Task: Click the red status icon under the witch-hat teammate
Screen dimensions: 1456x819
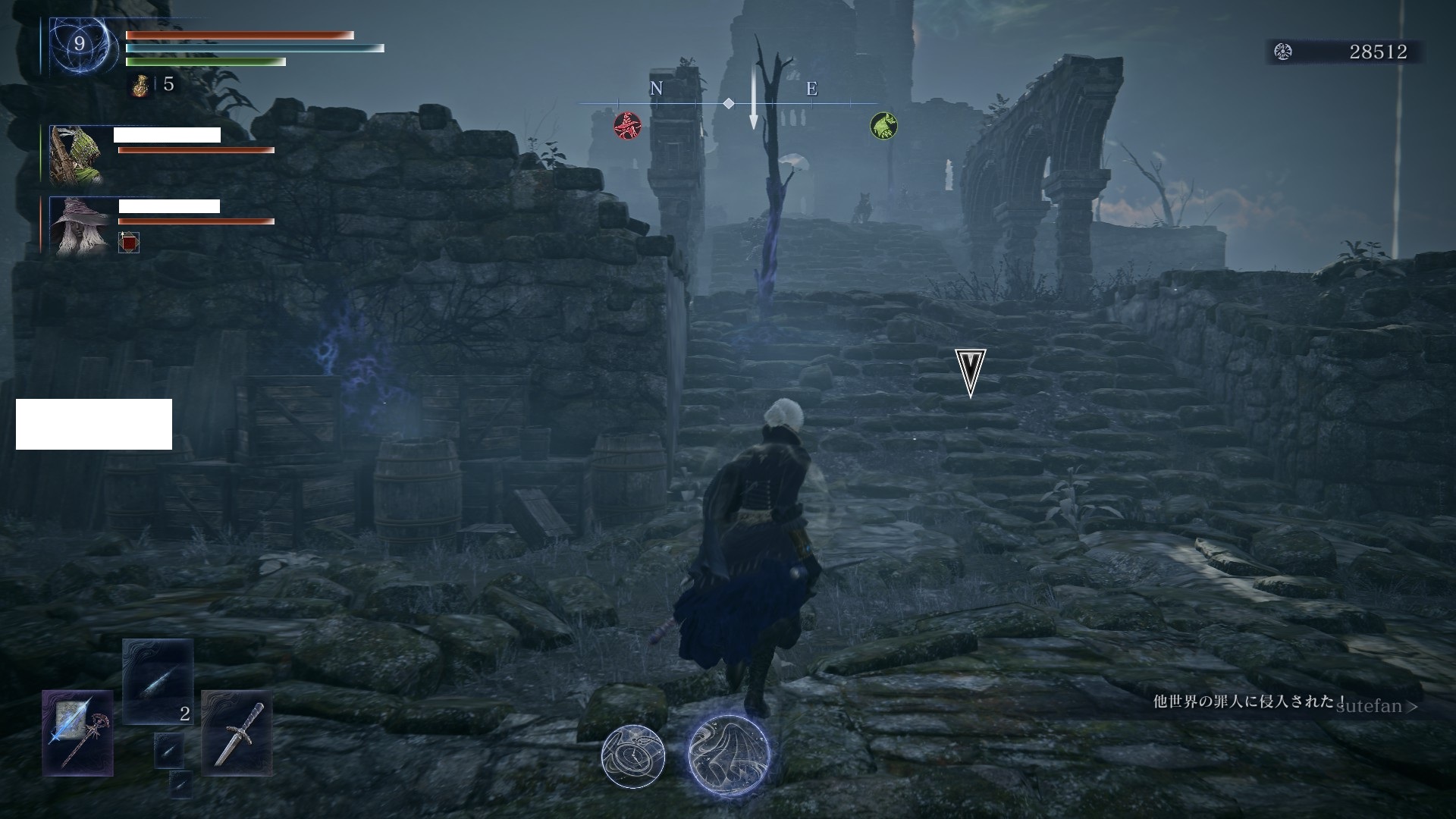Action: 129,243
